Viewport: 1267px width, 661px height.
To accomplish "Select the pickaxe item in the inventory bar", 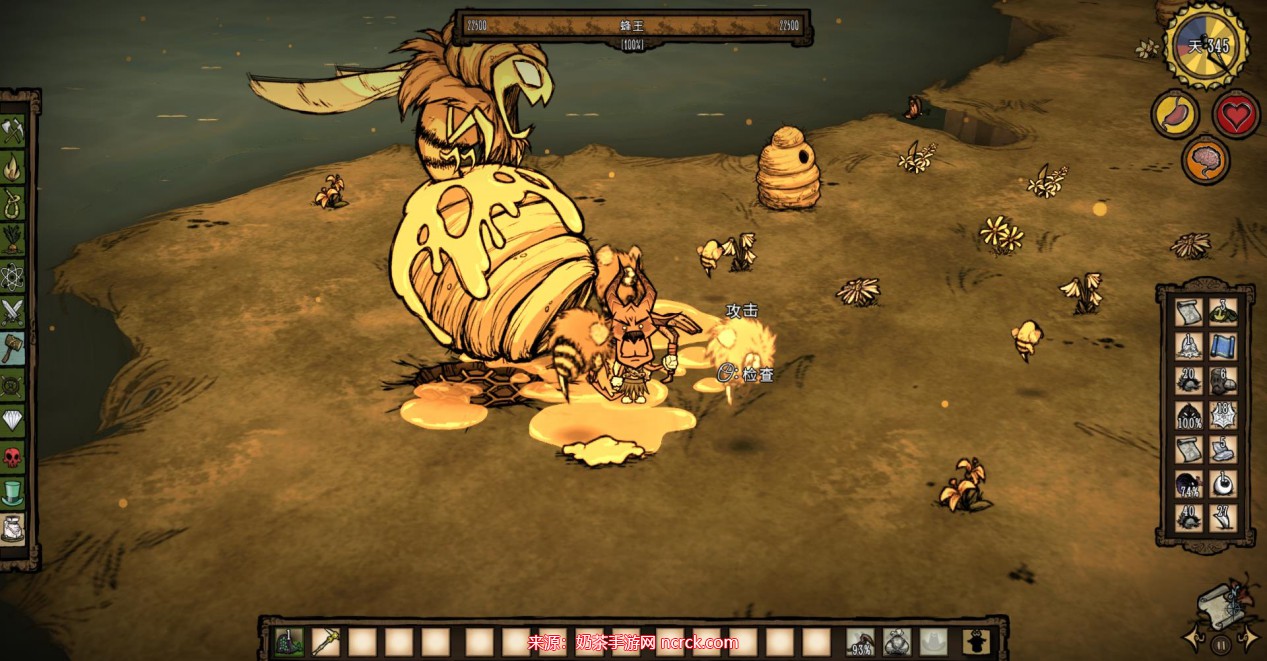I will click(x=327, y=641).
